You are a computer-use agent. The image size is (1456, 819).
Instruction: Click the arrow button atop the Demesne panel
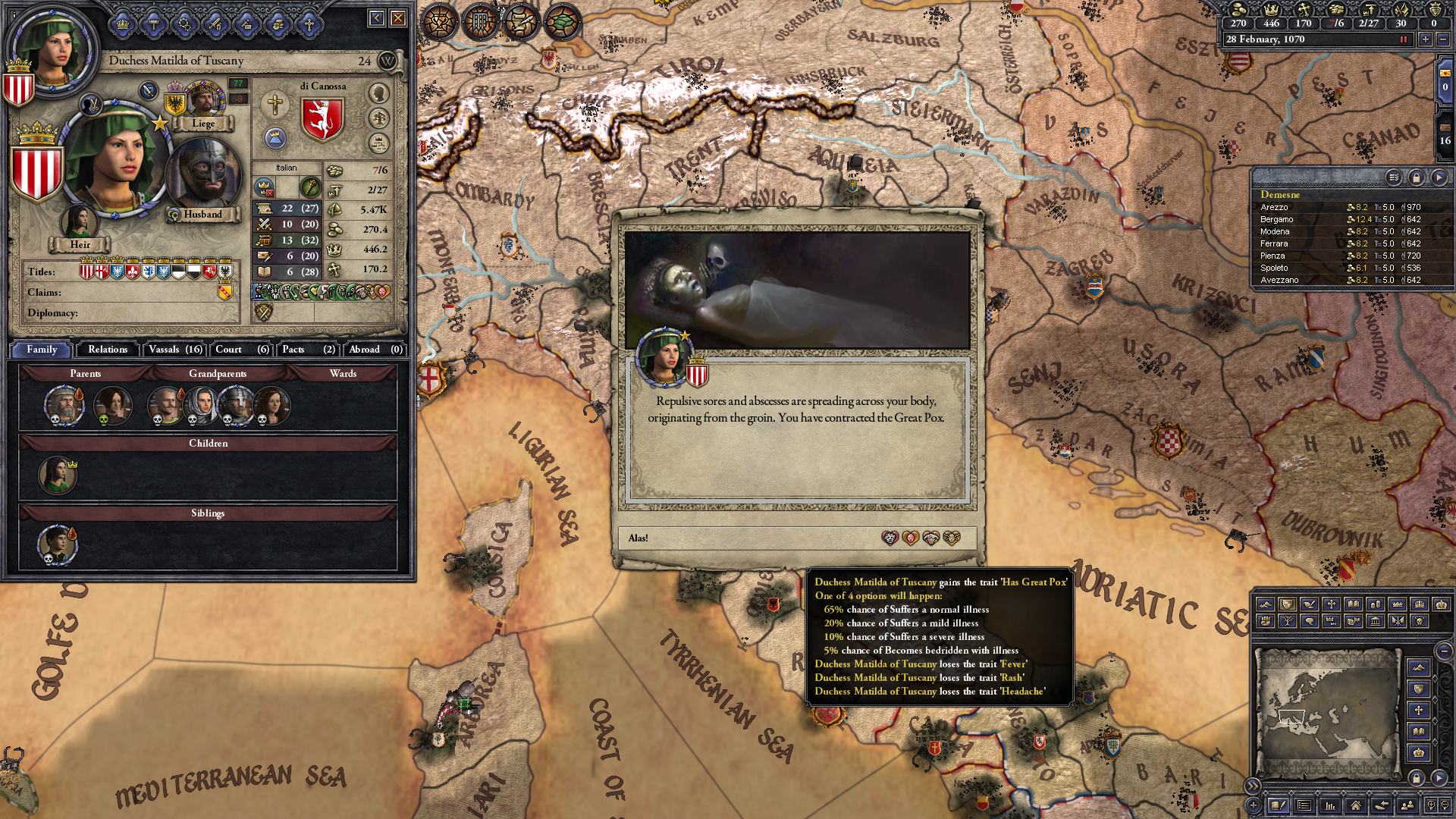click(1441, 177)
